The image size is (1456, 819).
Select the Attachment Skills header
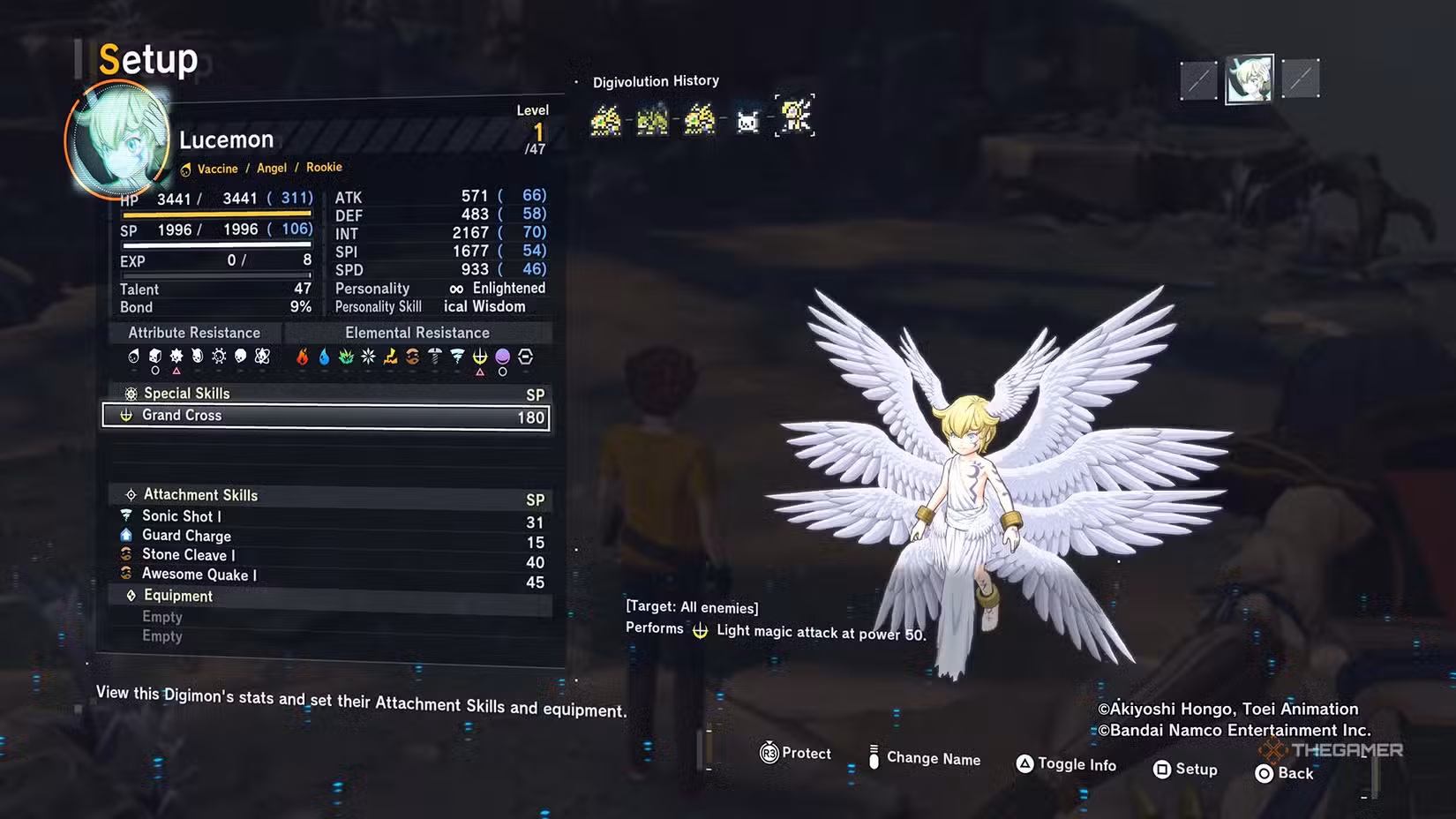point(200,495)
